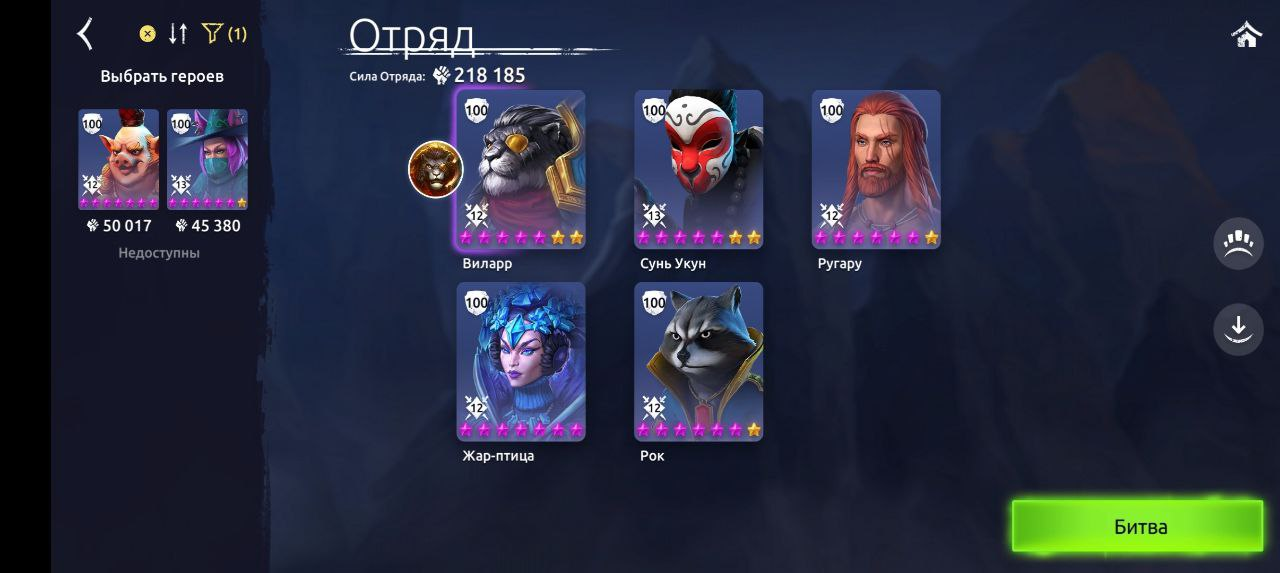
Task: Go back with the left arrow
Action: (x=85, y=34)
